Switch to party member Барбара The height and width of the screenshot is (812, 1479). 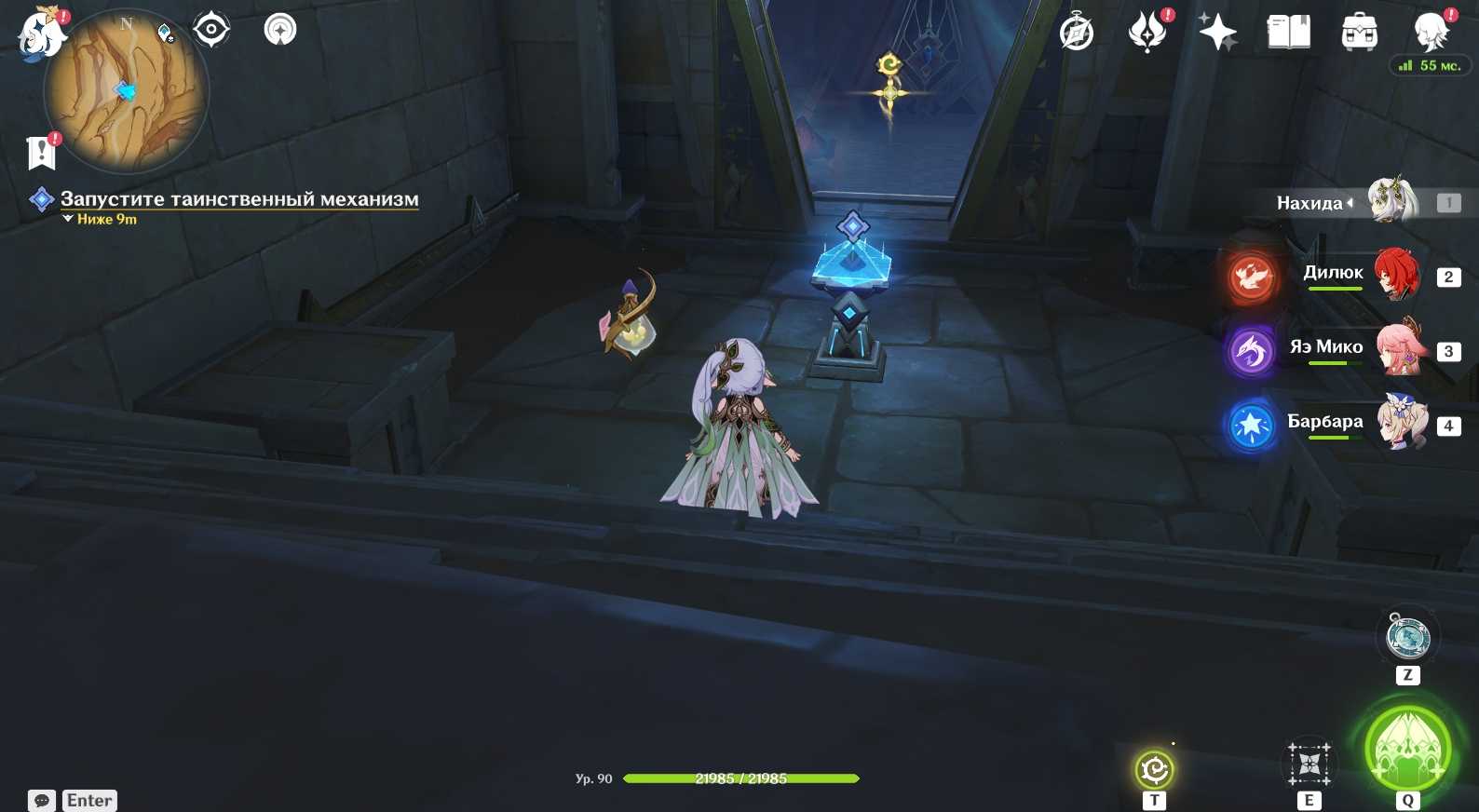pos(1401,424)
